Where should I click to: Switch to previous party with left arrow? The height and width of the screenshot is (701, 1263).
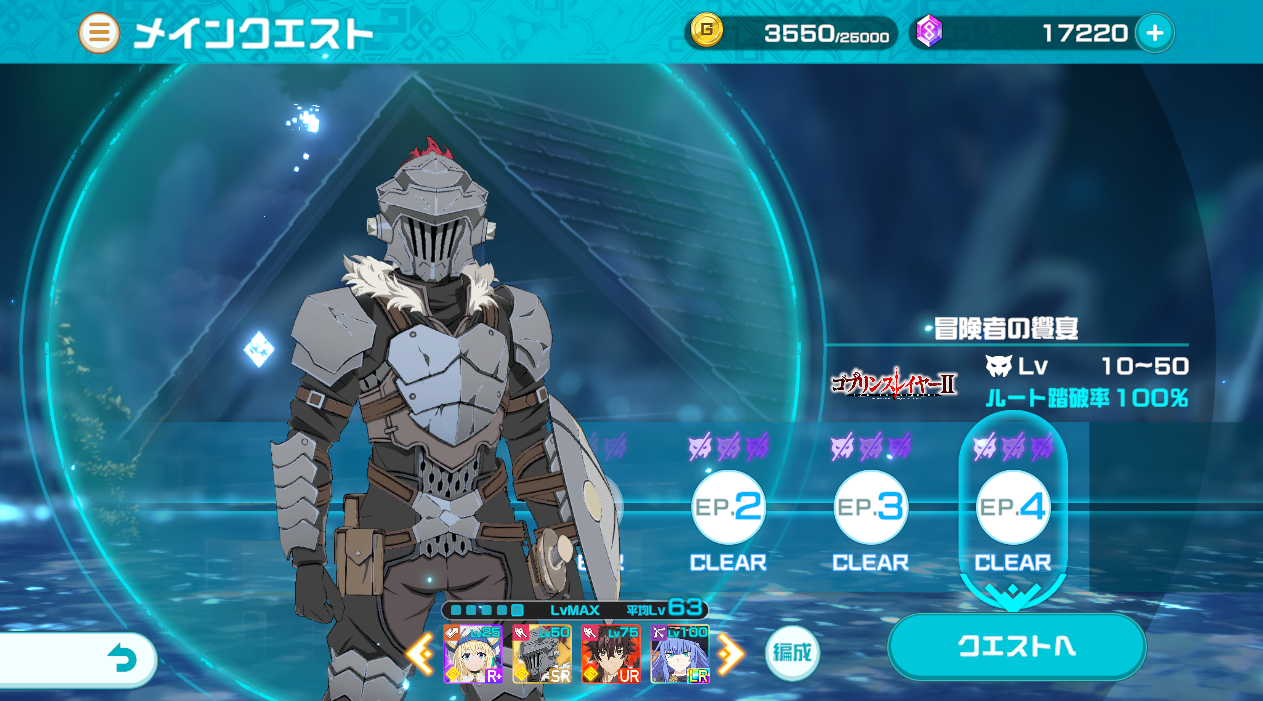(x=420, y=654)
